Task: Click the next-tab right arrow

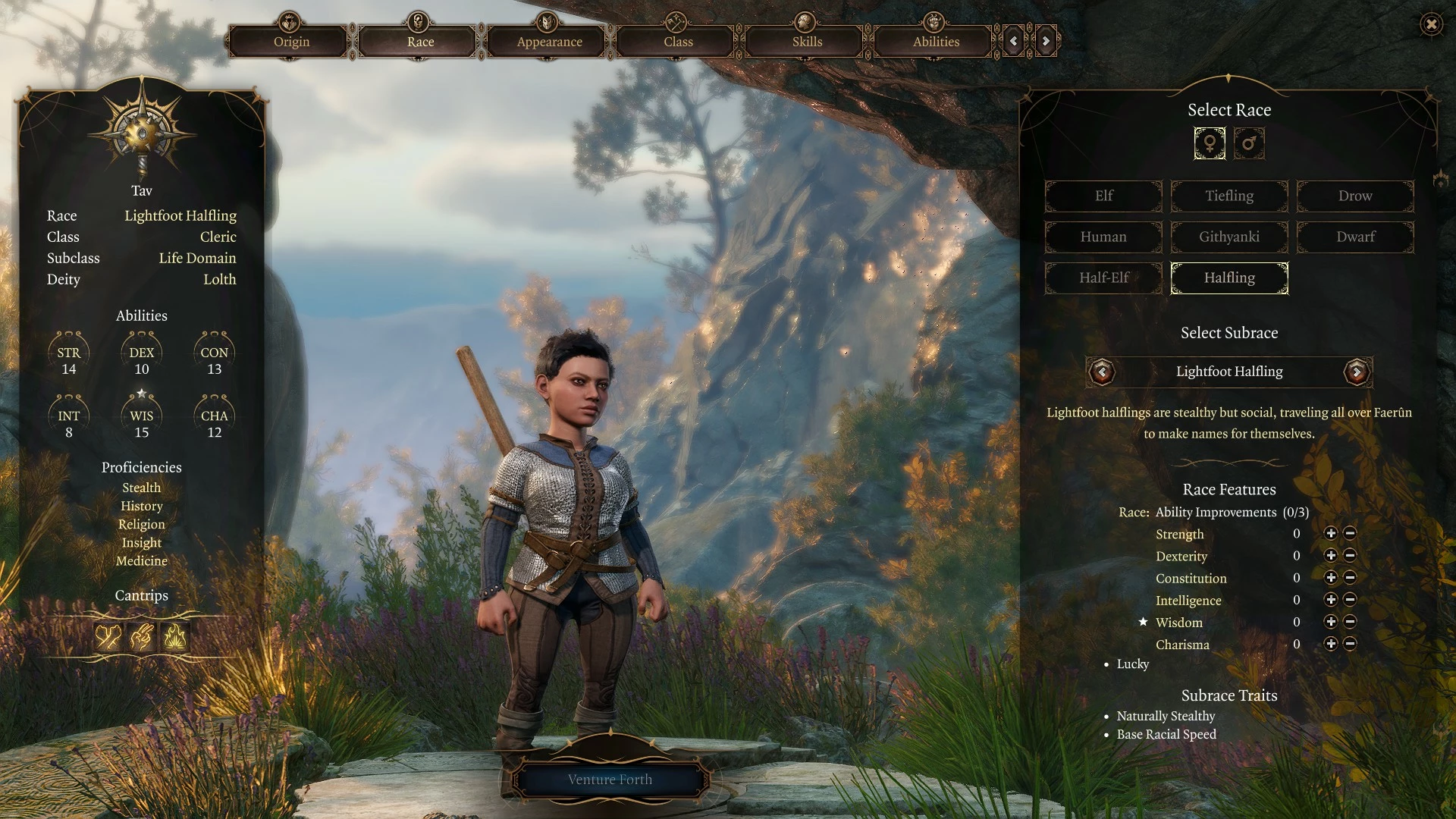Action: pyautogui.click(x=1046, y=41)
